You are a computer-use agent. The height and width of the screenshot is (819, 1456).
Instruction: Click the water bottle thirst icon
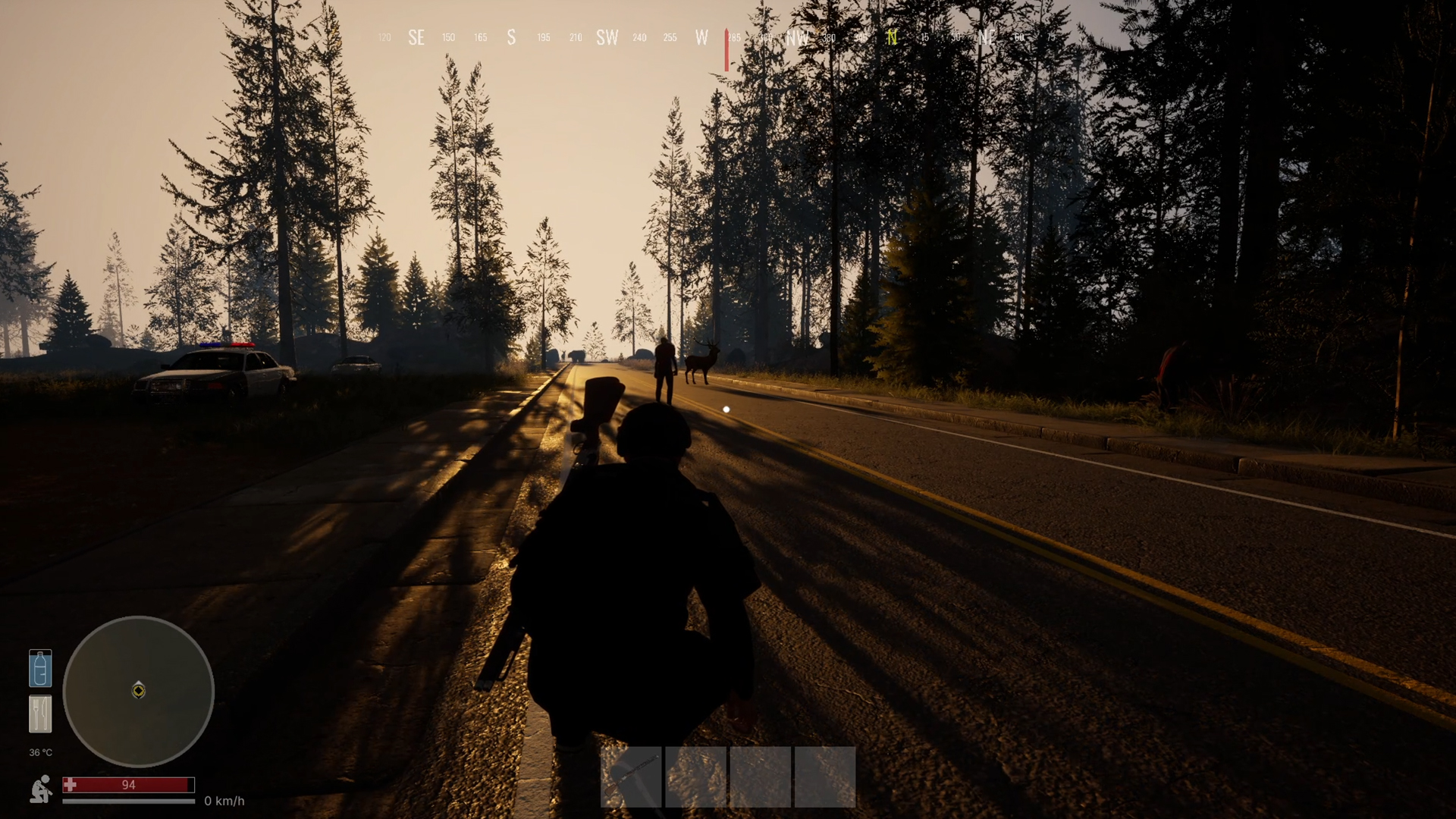point(40,668)
